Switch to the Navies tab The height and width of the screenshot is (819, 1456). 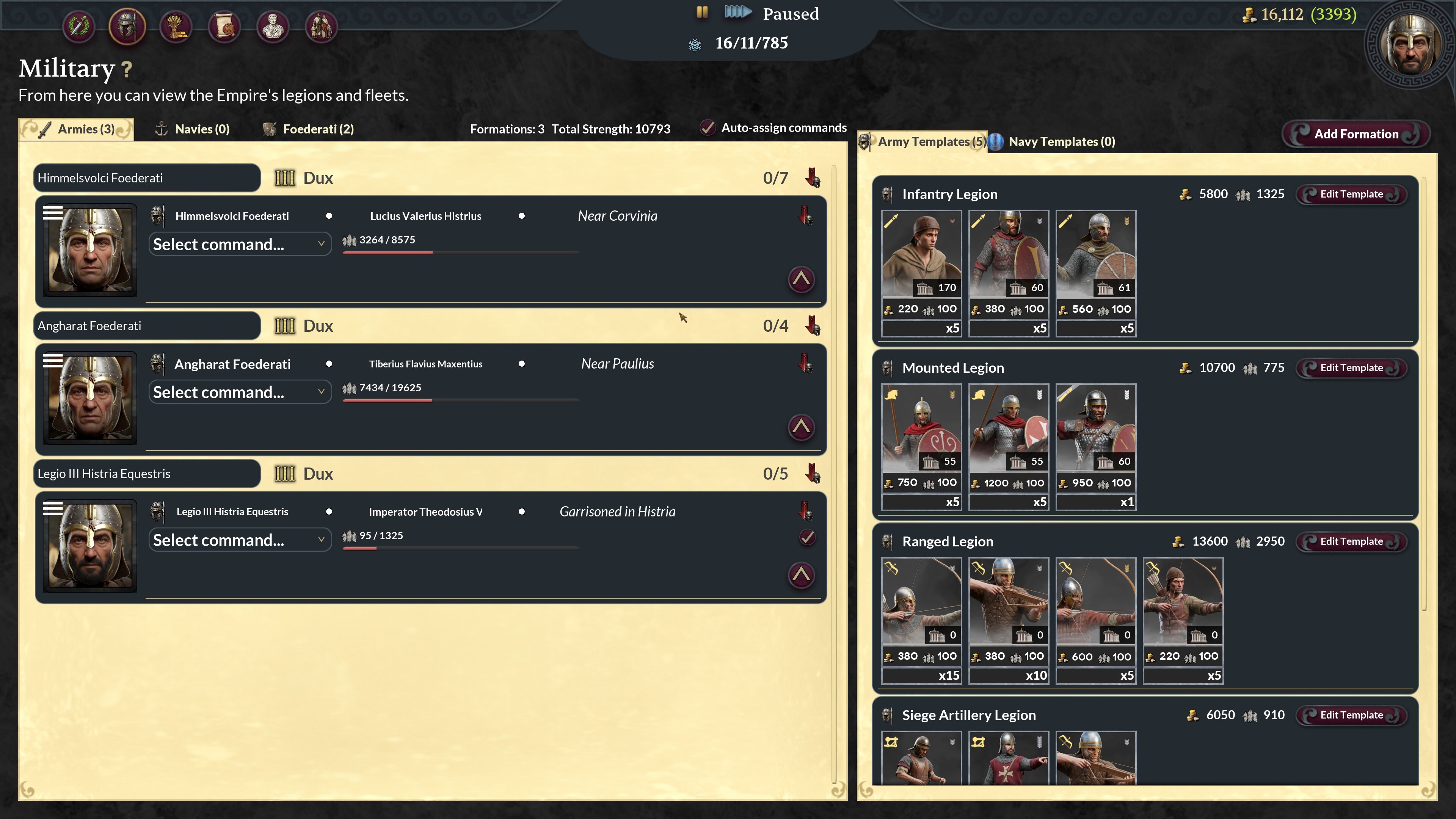pos(193,129)
